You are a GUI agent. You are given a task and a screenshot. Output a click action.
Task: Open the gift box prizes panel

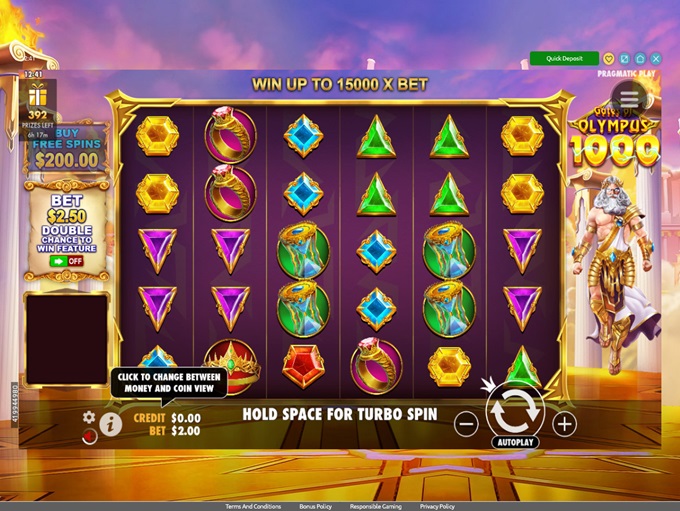tap(37, 95)
